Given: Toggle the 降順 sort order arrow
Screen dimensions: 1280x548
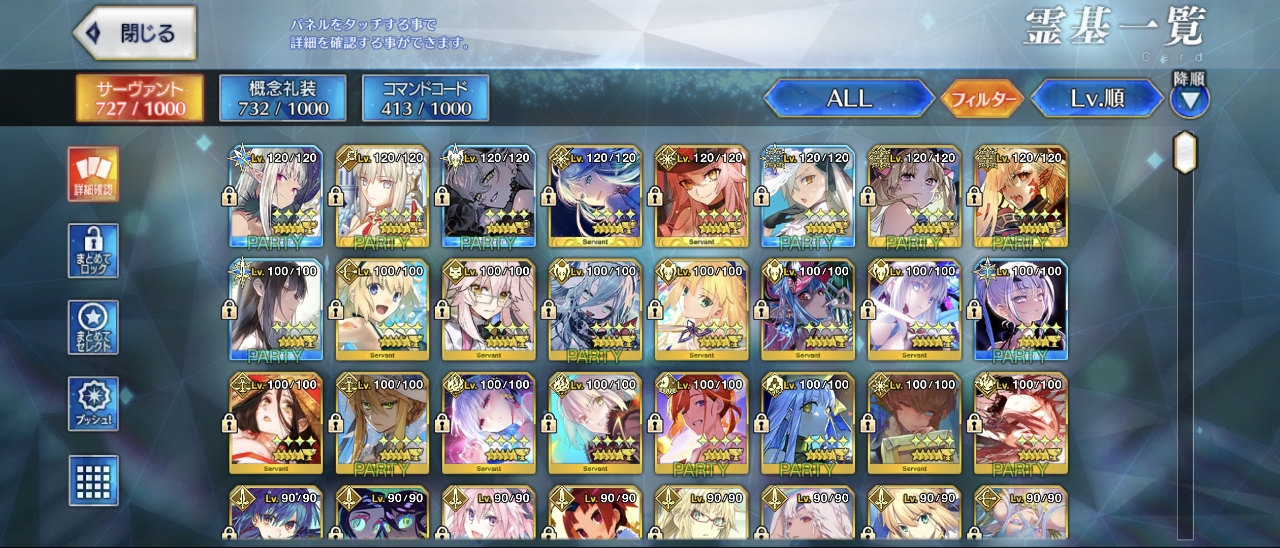Looking at the screenshot, I should 1190,98.
